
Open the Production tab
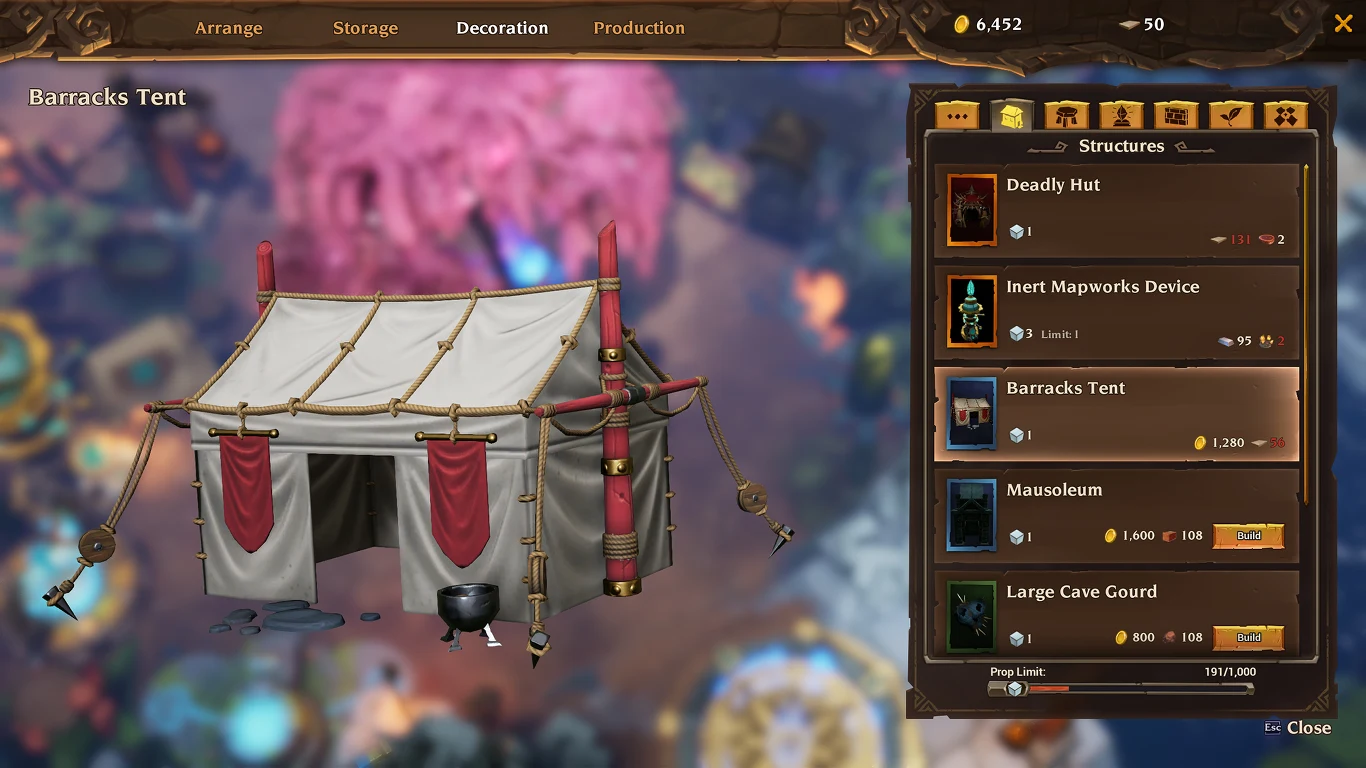click(639, 28)
